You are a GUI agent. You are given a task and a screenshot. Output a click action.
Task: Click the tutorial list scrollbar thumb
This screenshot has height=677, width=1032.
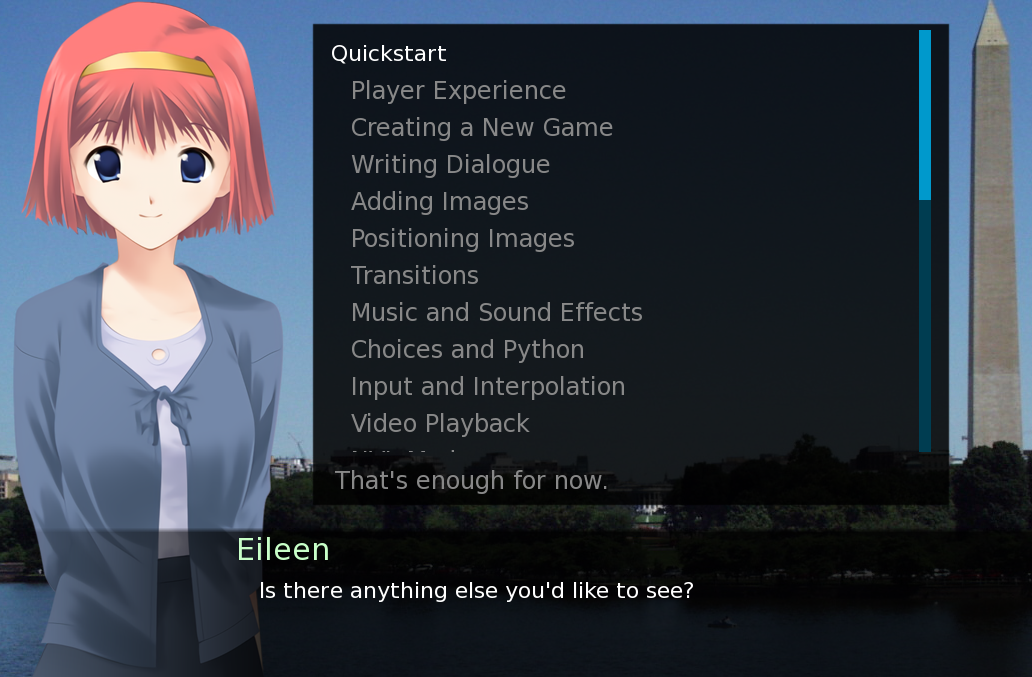pos(925,115)
